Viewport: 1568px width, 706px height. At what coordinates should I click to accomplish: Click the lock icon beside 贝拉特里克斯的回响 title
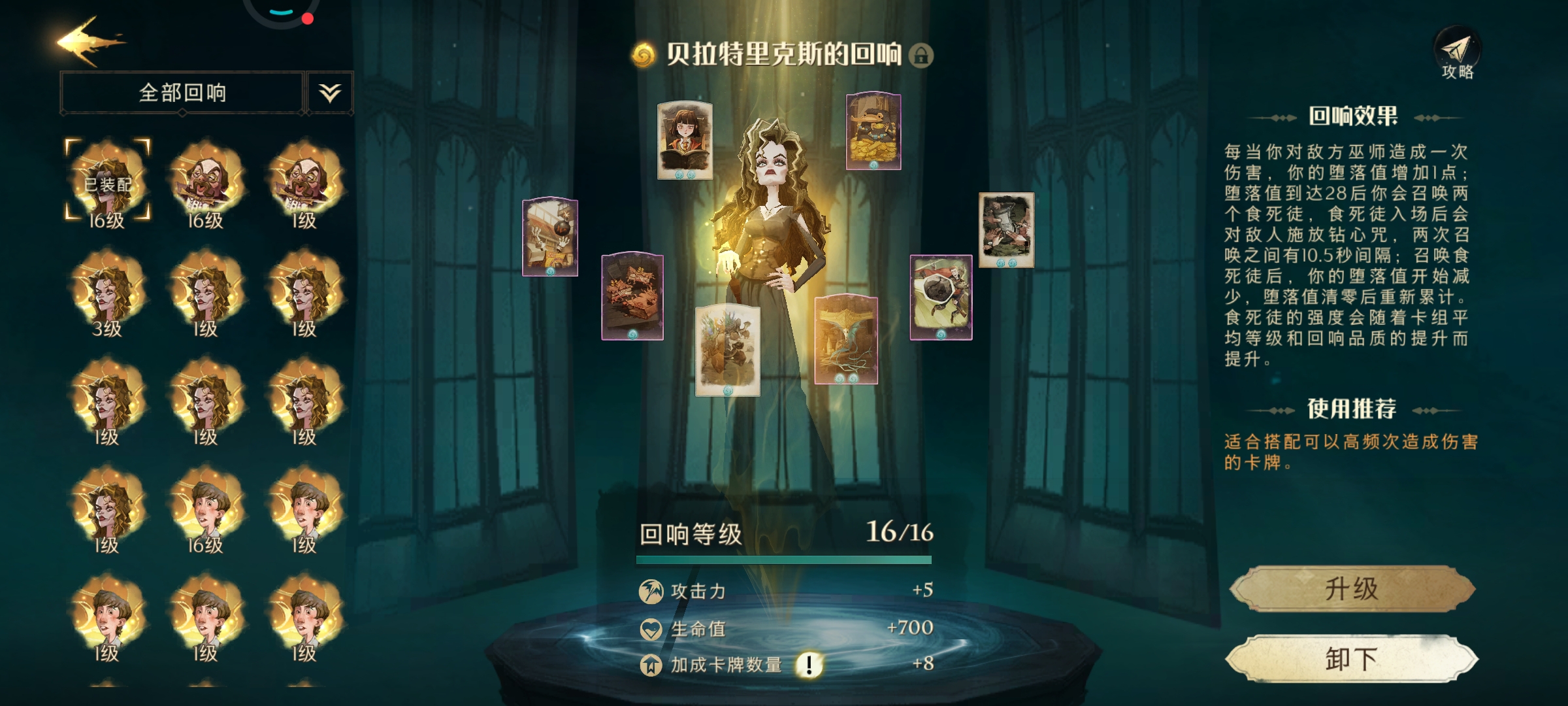921,56
